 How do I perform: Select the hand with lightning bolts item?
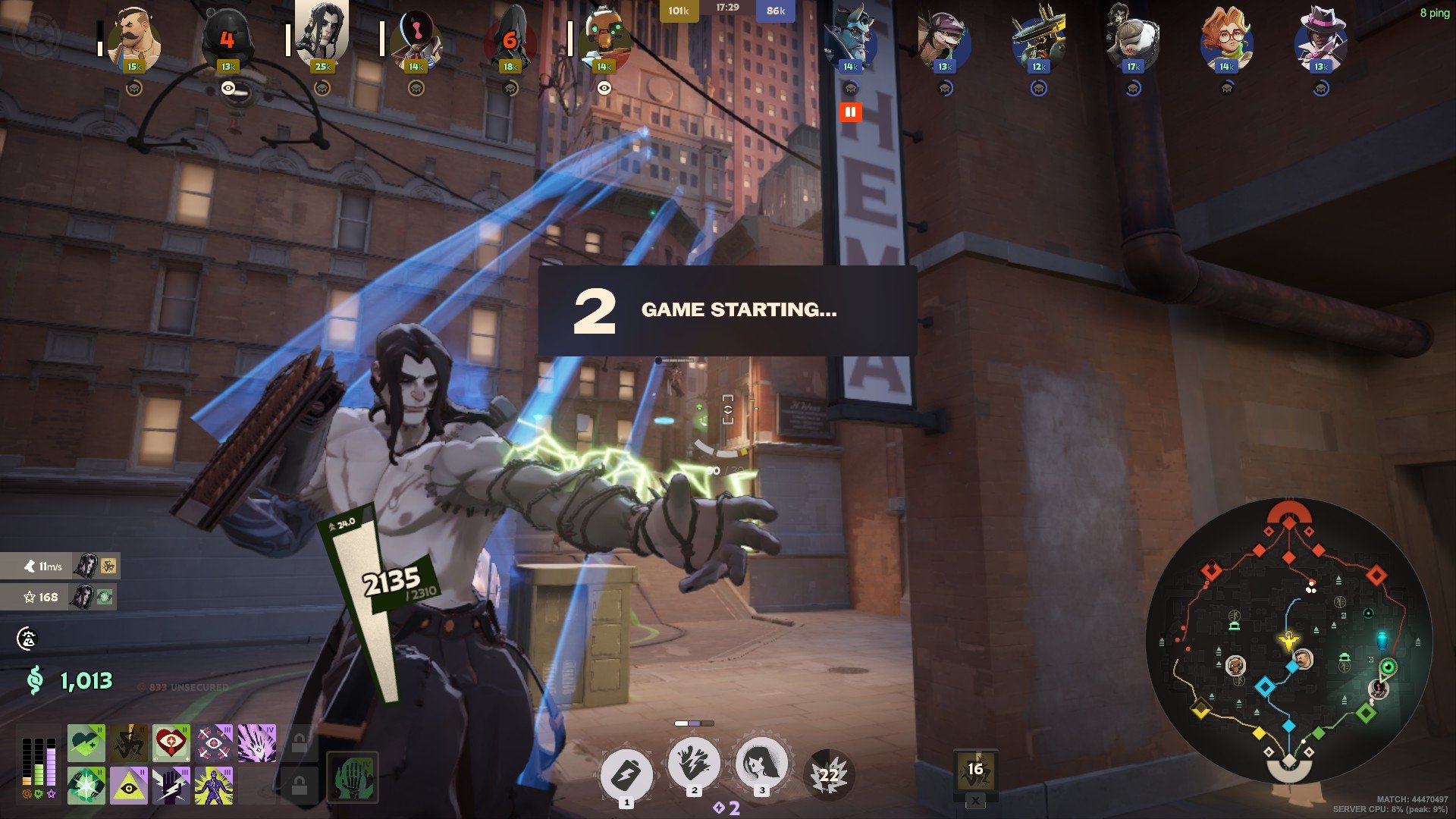click(x=171, y=786)
